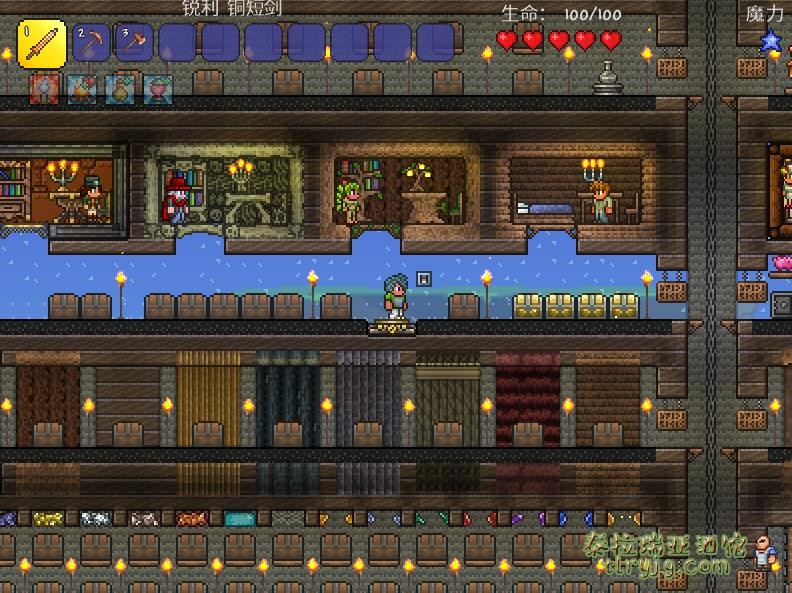This screenshot has height=593, width=792.
Task: Click the yellow bottle buff icon
Action: [x=120, y=89]
